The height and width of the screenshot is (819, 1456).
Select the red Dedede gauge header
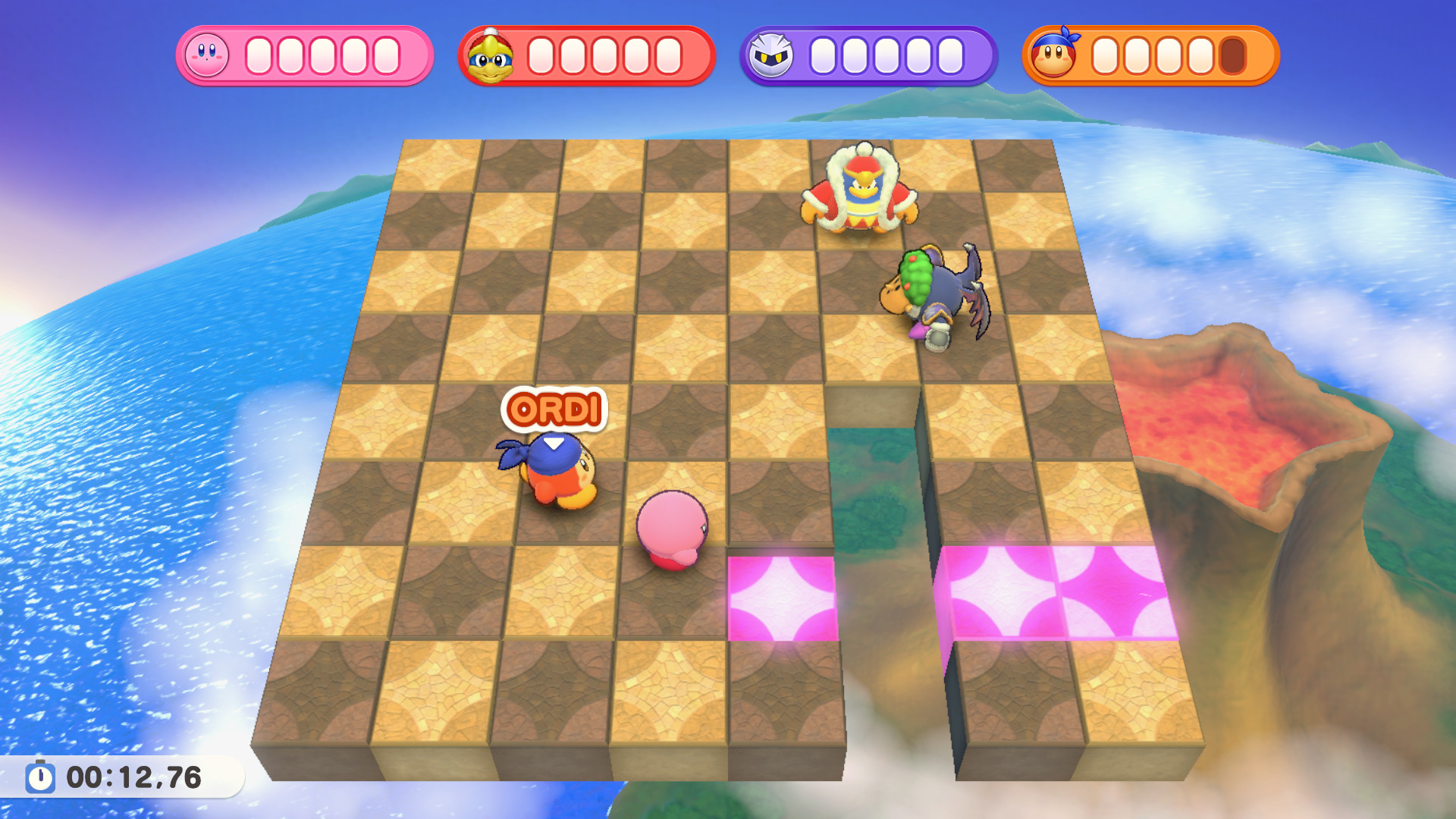pyautogui.click(x=588, y=55)
